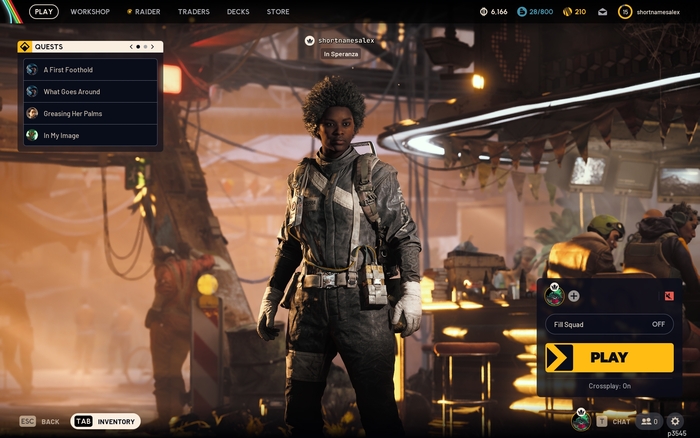Screen dimensions: 700x438
Task: Toggle the Fill Squad option
Action: pyautogui.click(x=609, y=324)
